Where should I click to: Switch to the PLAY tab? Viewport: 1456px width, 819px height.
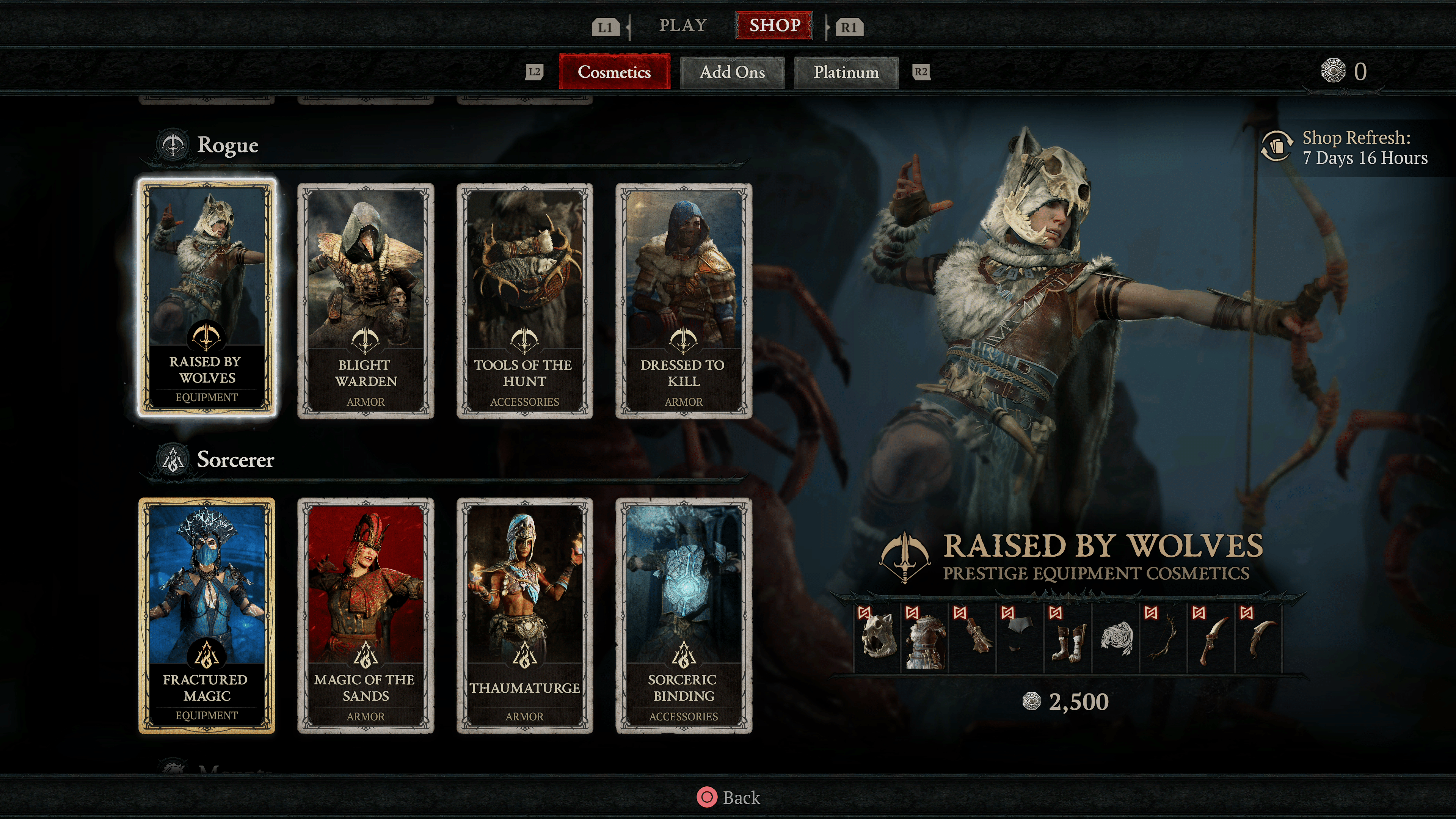(x=683, y=25)
